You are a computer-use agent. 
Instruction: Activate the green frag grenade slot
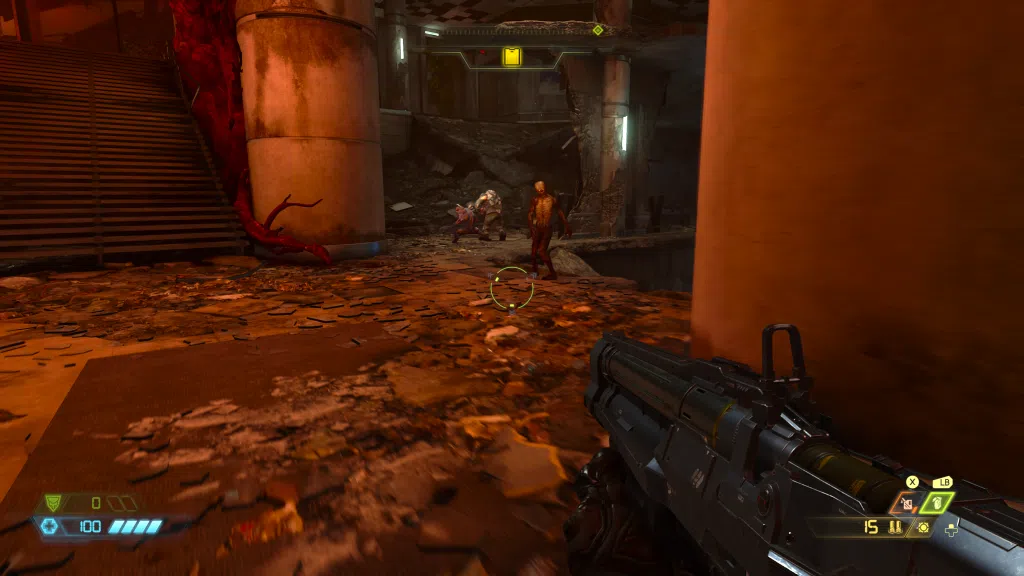point(937,503)
